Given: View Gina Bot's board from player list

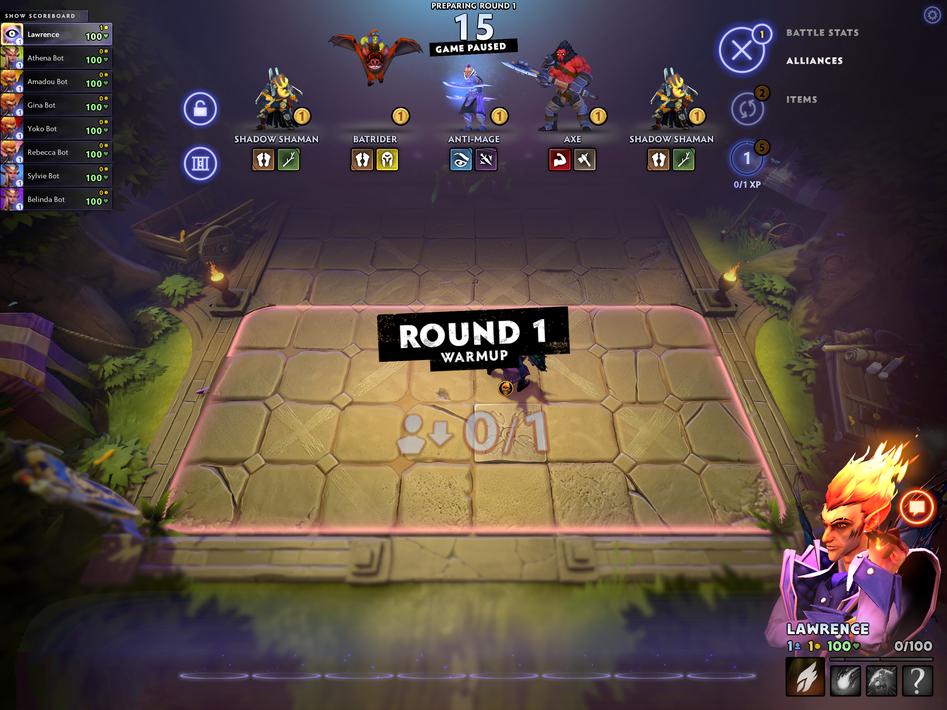Looking at the screenshot, I should [x=57, y=106].
